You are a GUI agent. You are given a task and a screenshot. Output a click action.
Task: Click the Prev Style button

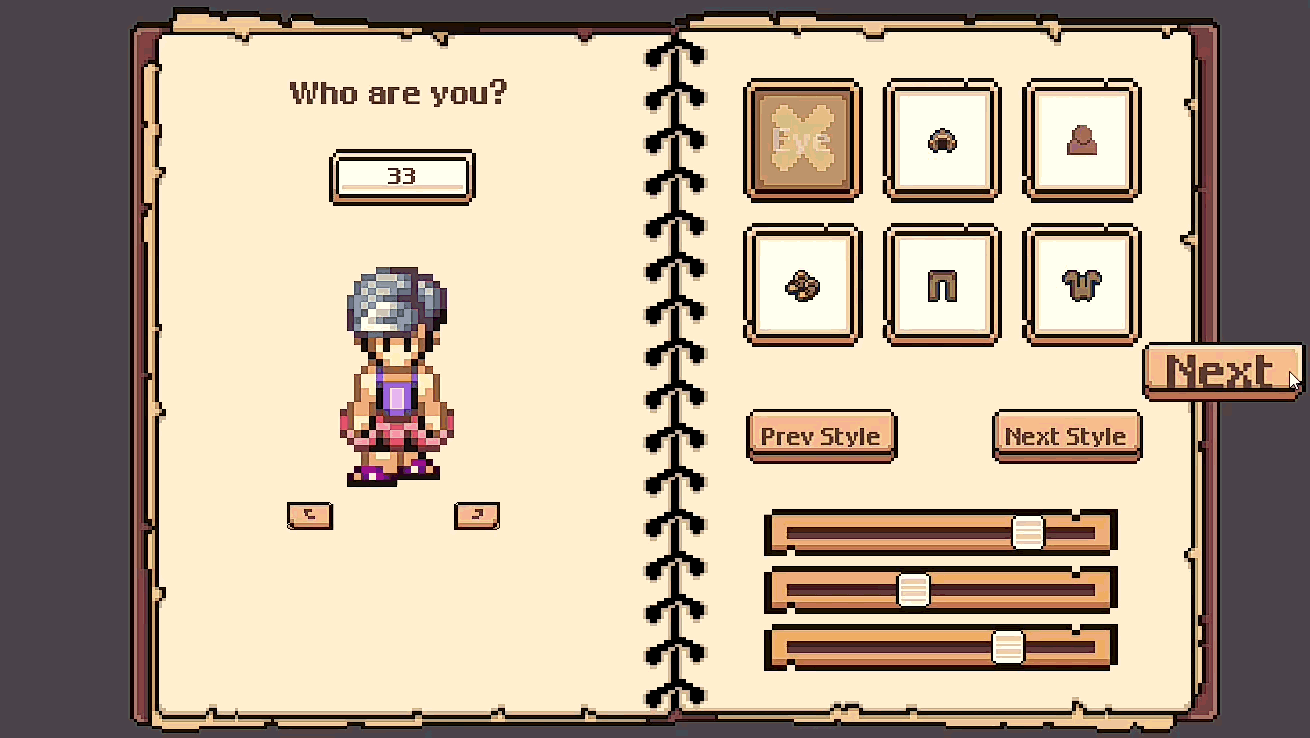pyautogui.click(x=821, y=435)
